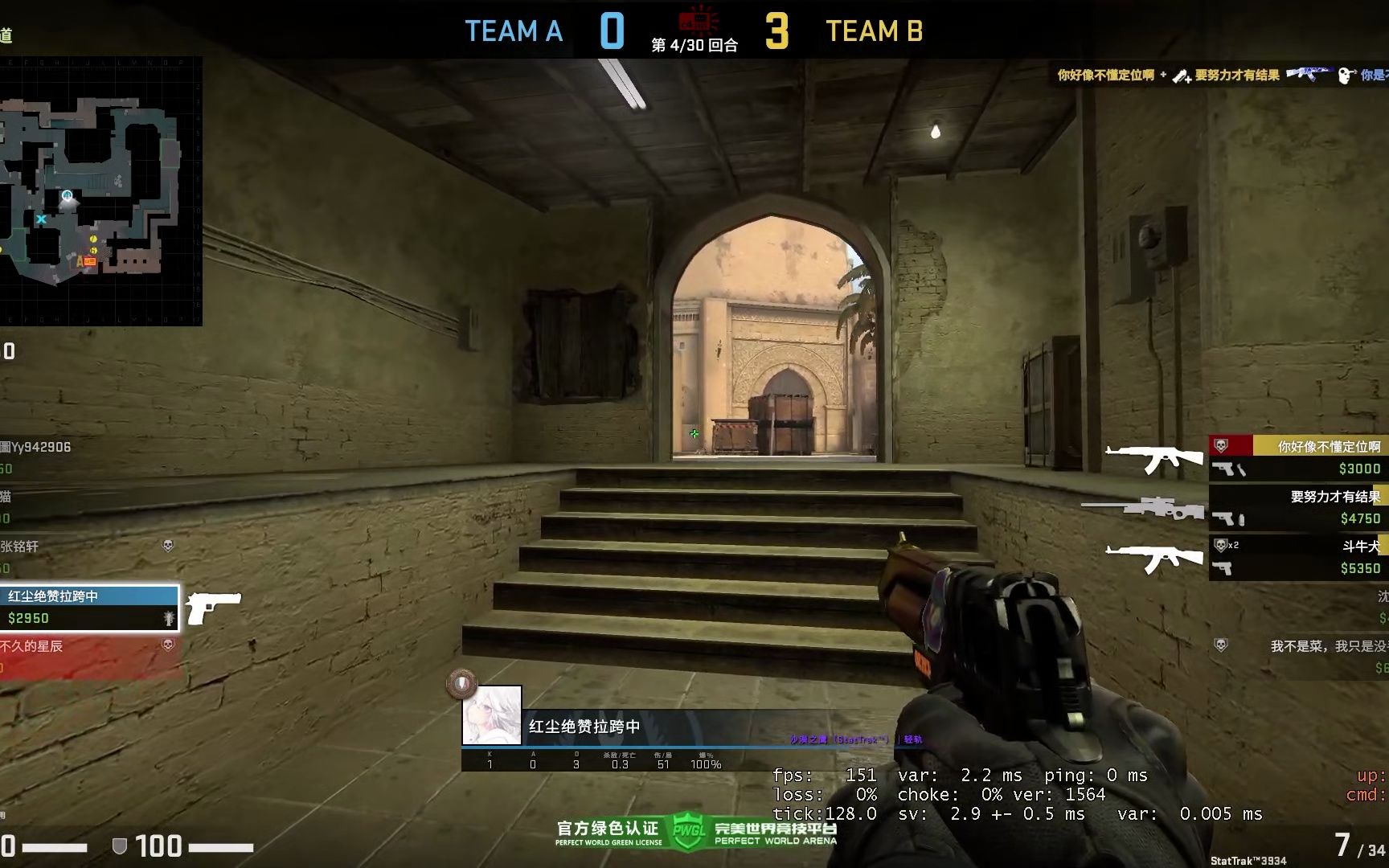Open the 轻轨 weapon skin label
The height and width of the screenshot is (868, 1389).
914,737
